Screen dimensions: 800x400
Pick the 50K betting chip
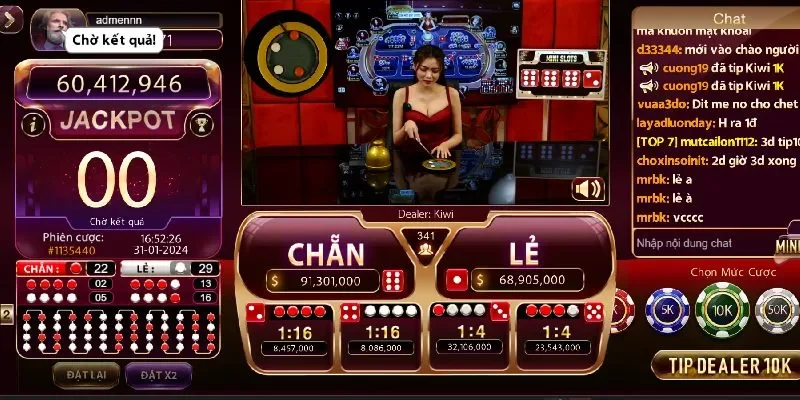pos(777,309)
